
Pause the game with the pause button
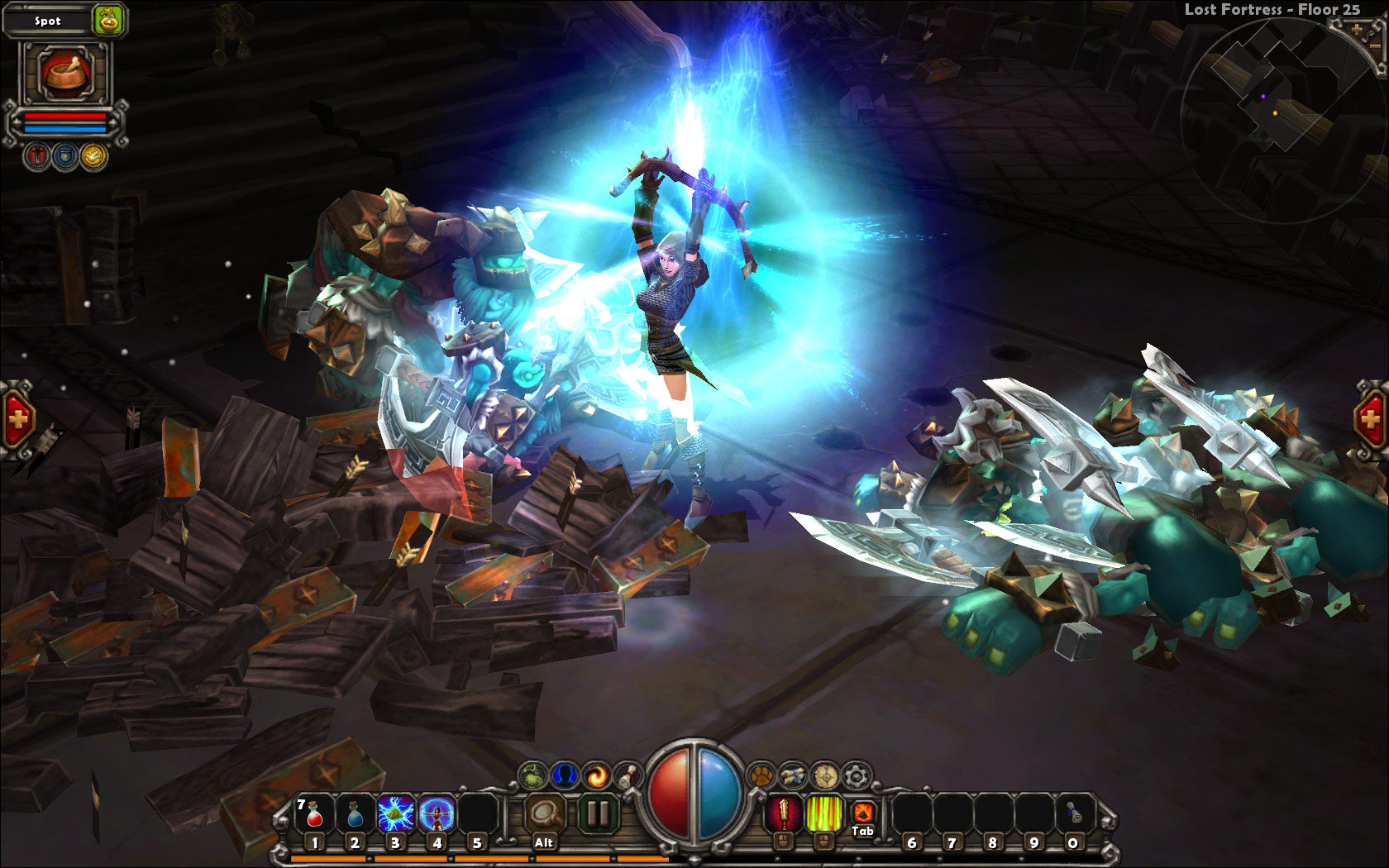click(x=598, y=813)
